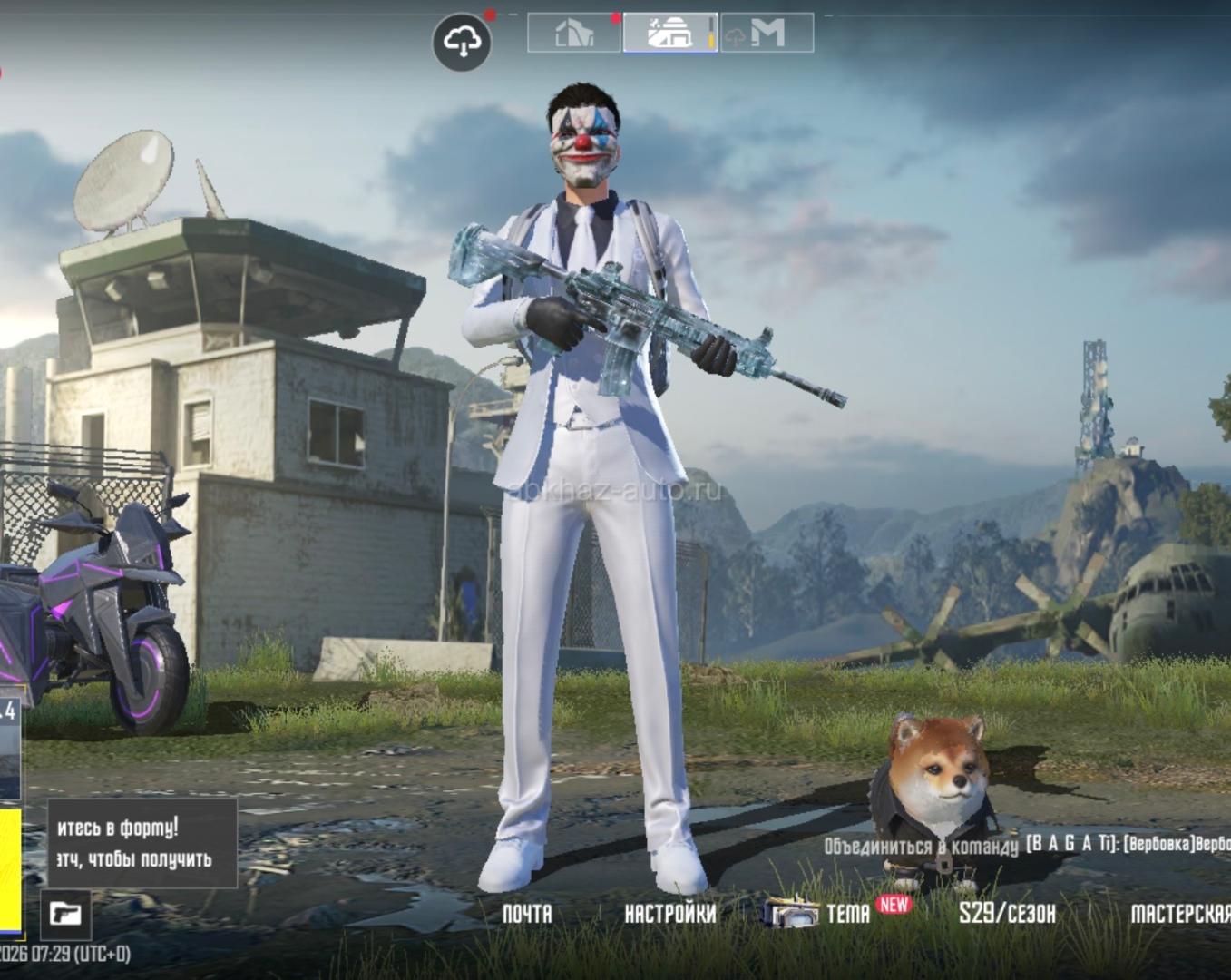
Task: Select the highlighted garage icon tab
Action: (670, 34)
